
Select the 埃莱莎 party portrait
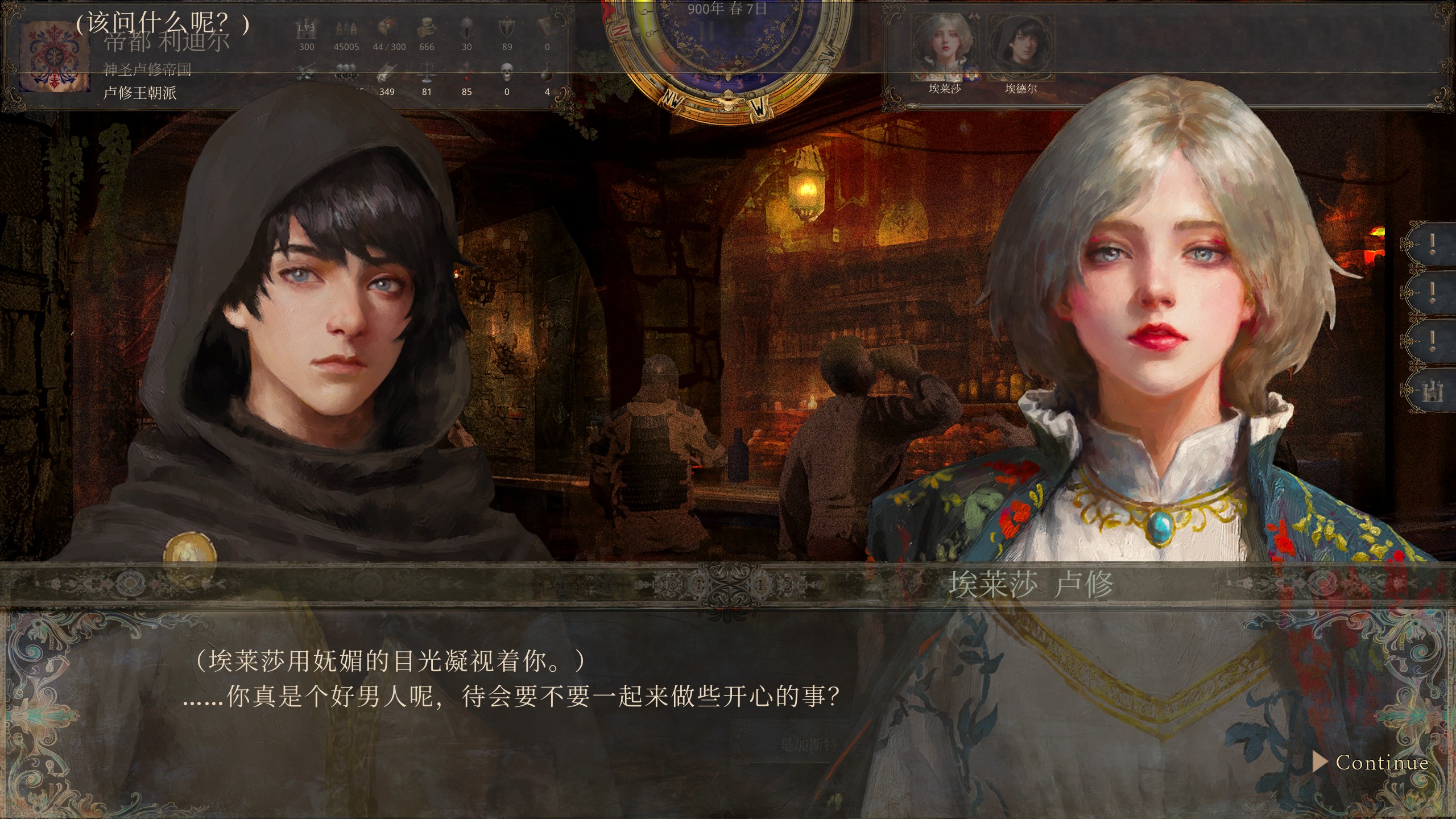(945, 55)
